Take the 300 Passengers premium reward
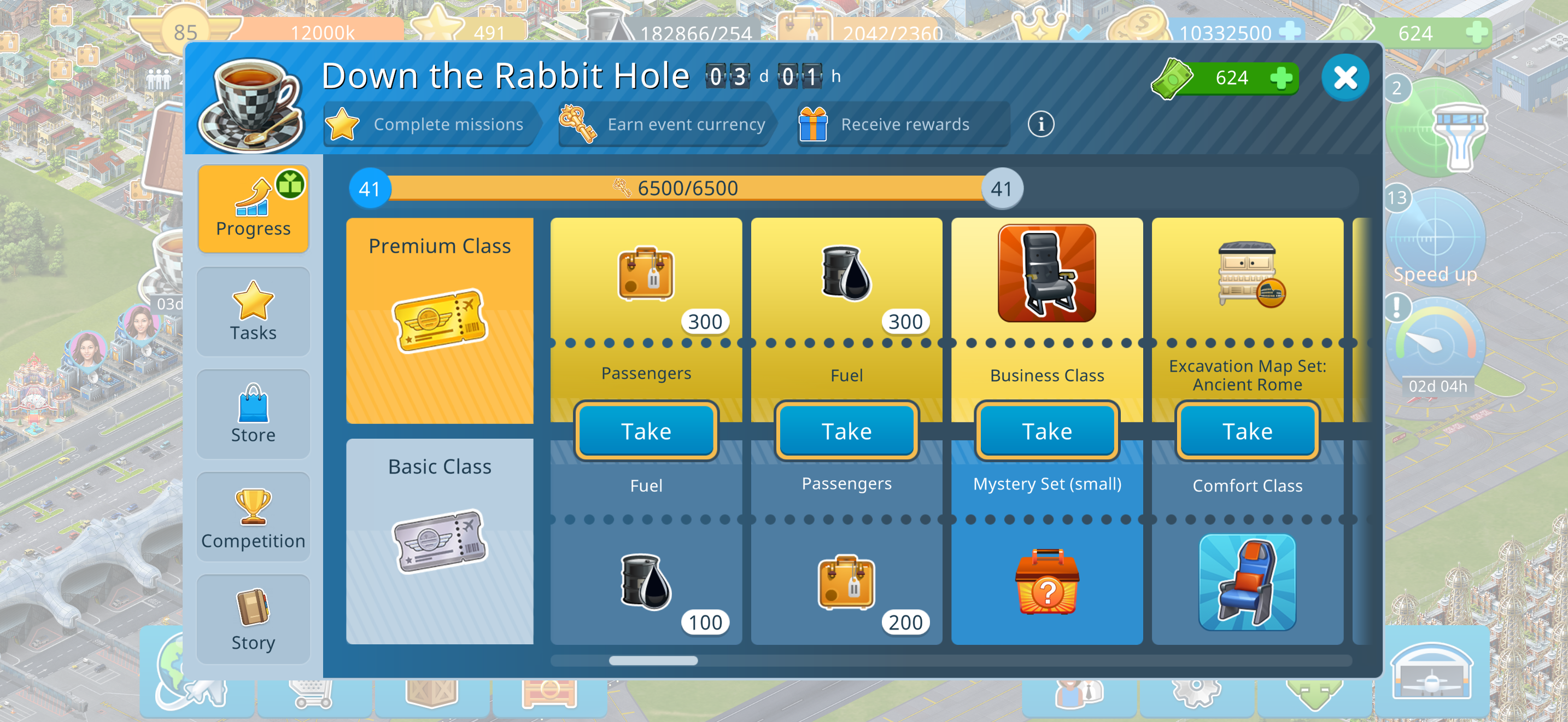The width and height of the screenshot is (1568, 722). point(646,431)
